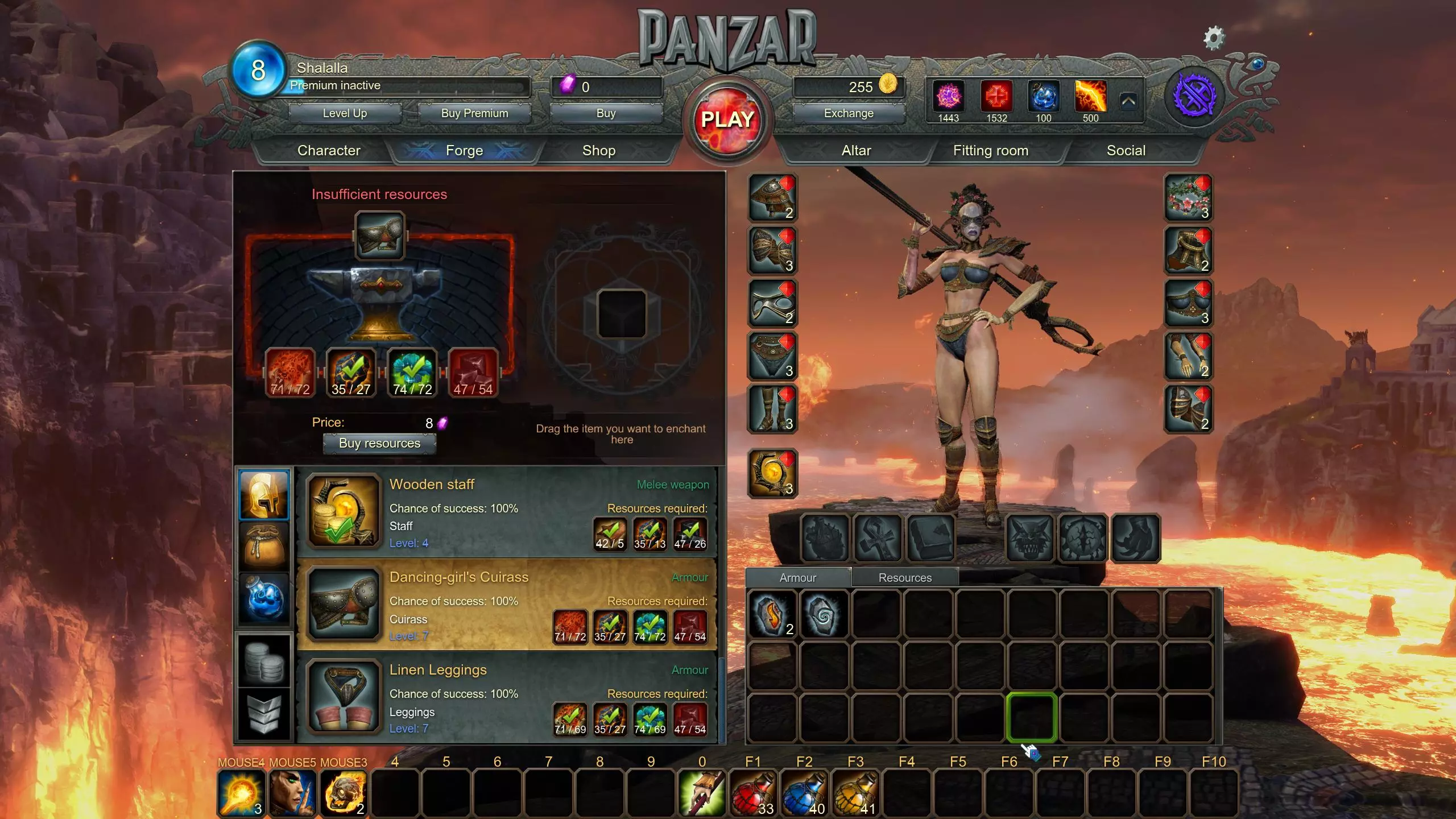Expand the resources list arrow

(x=1129, y=102)
